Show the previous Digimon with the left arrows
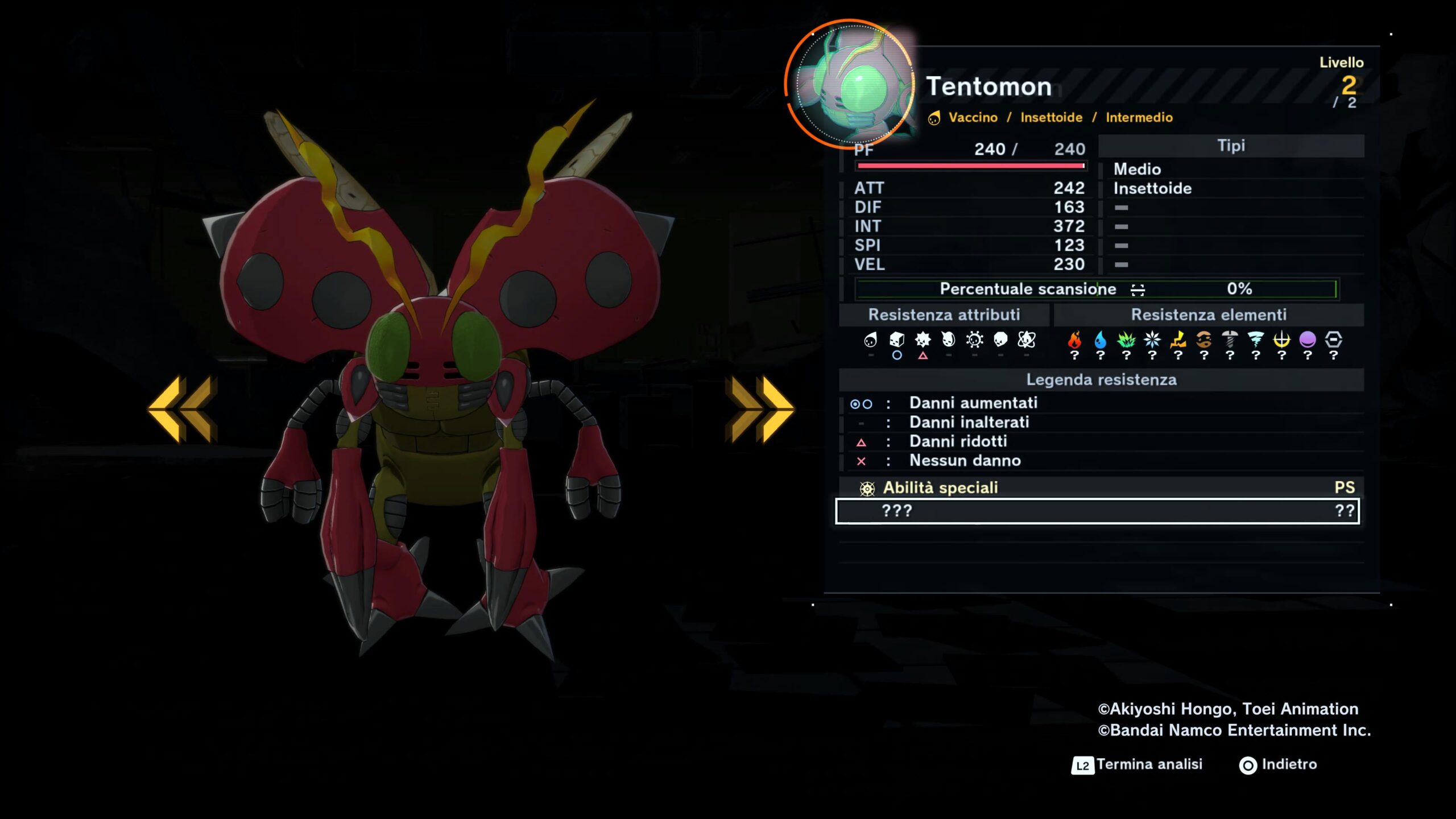1456x819 pixels. click(183, 408)
